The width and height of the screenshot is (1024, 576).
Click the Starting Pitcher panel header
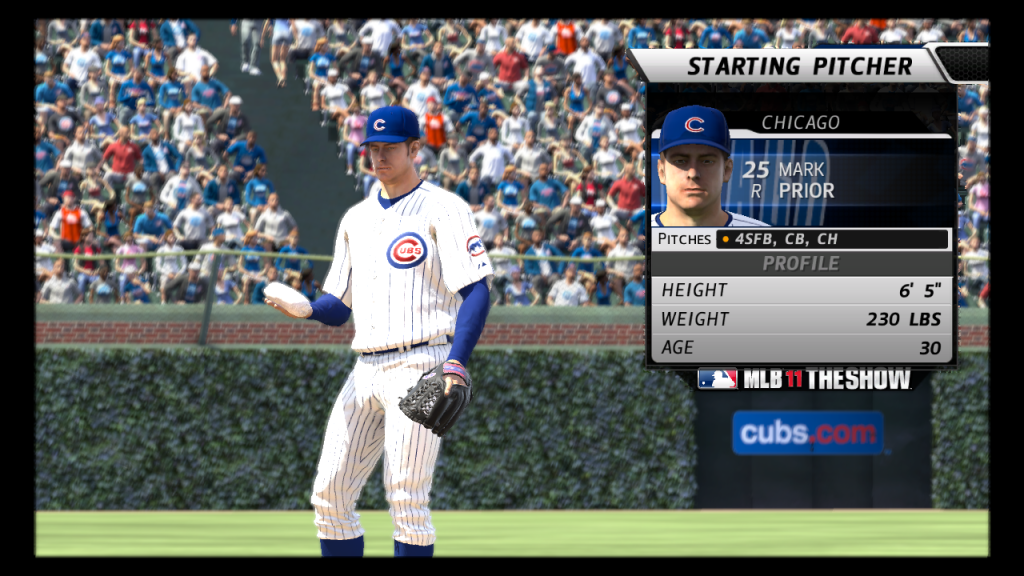[x=799, y=67]
